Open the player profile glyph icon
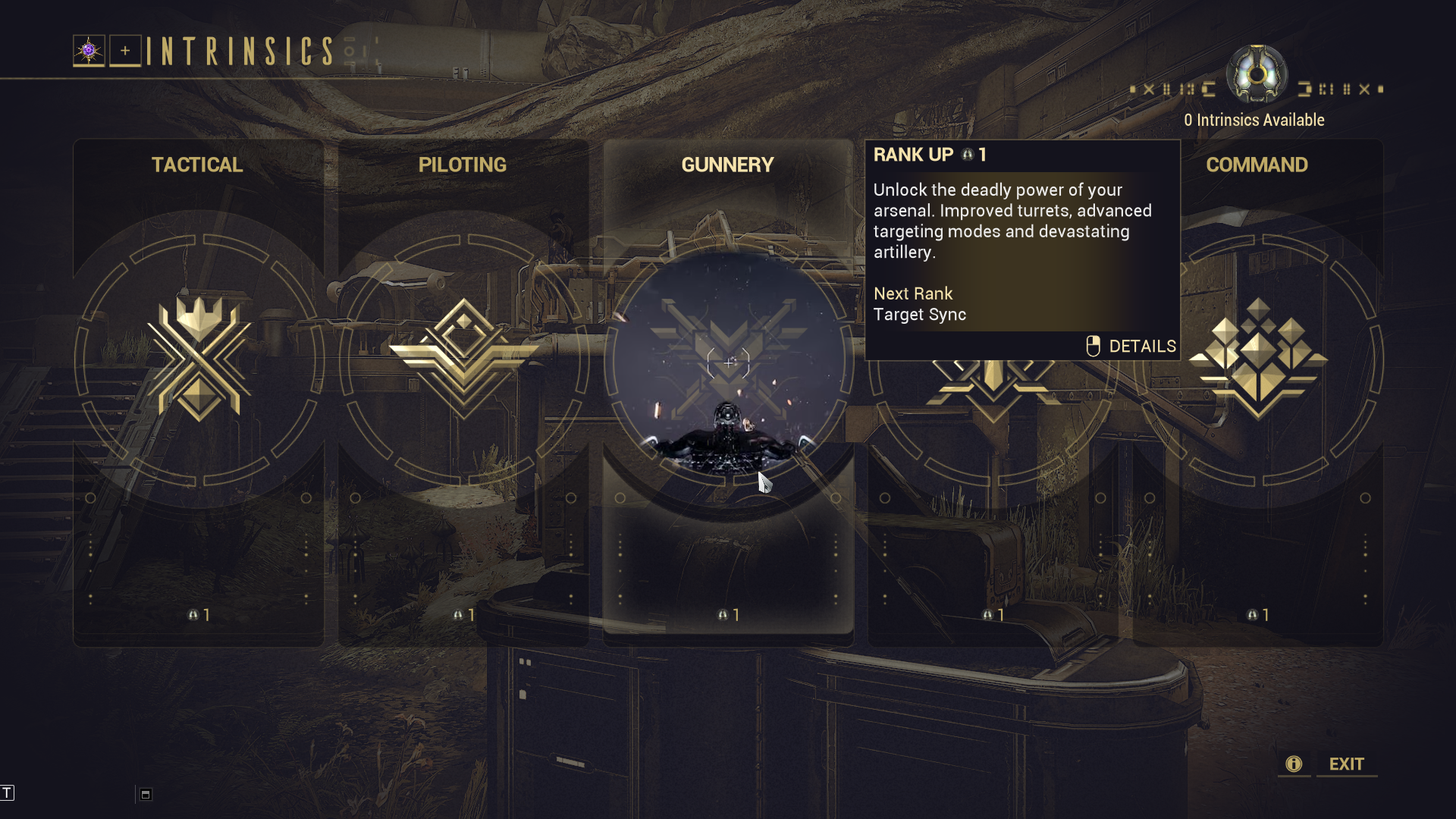Viewport: 1456px width, 819px height. pyautogui.click(x=89, y=51)
